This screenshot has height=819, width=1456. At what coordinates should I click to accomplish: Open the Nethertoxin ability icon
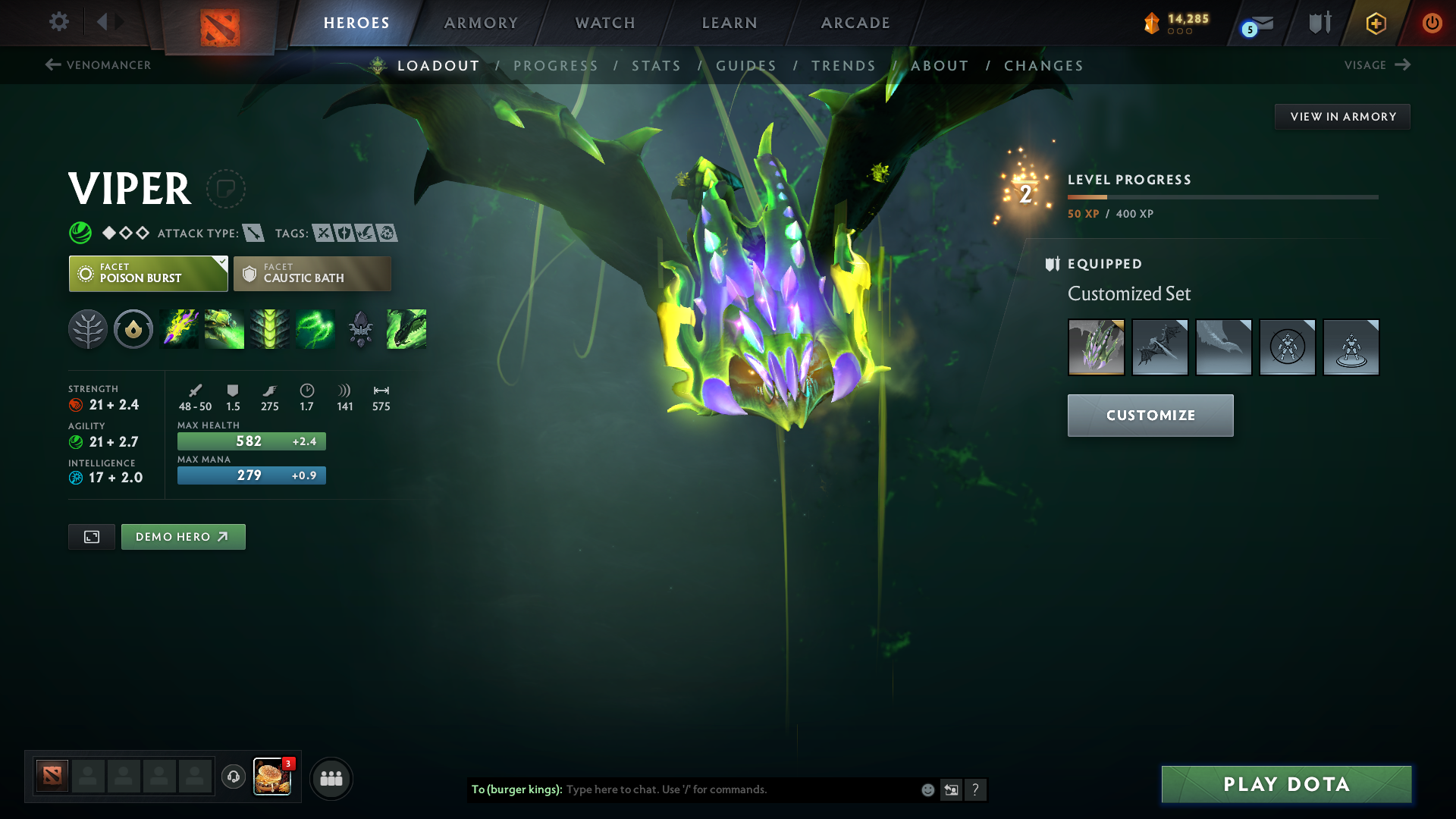click(x=224, y=328)
